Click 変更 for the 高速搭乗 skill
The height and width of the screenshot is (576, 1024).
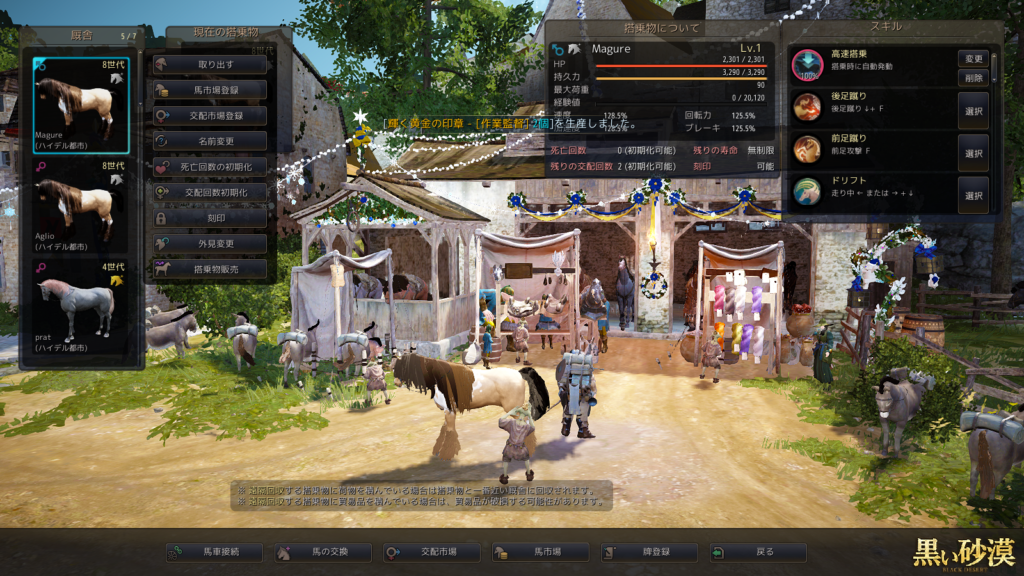coord(973,58)
